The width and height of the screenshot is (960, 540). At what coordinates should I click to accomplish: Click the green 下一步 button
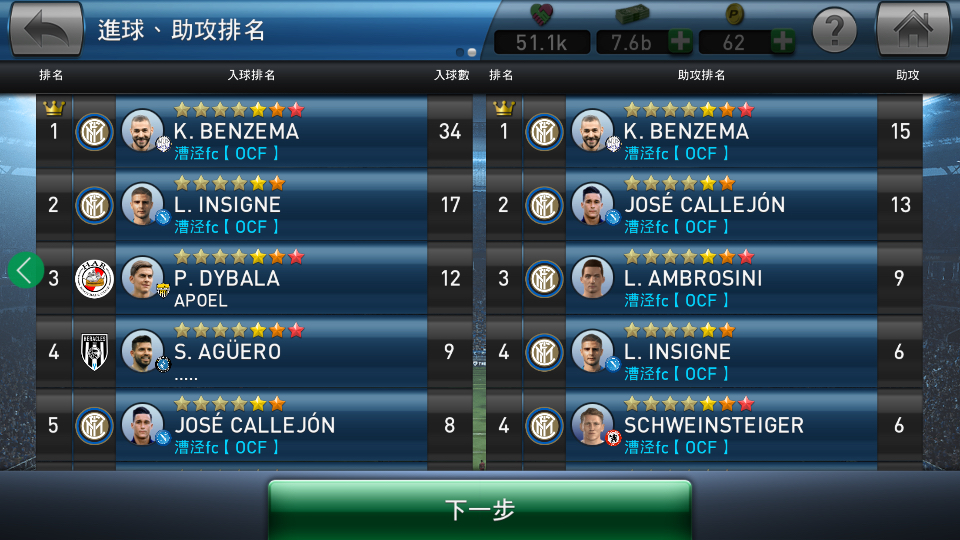pyautogui.click(x=480, y=509)
